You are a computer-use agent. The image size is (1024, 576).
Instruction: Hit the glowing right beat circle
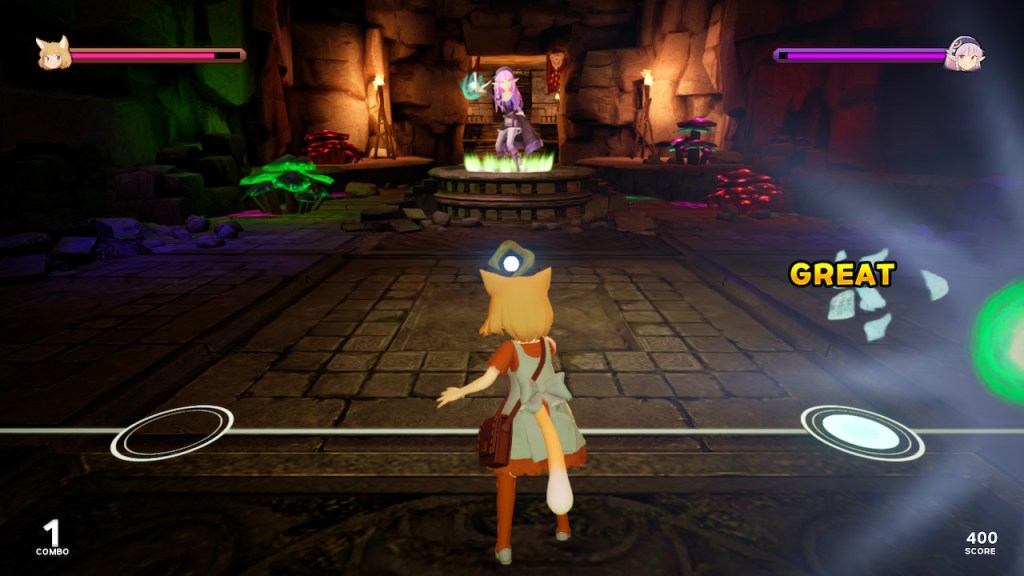(861, 432)
